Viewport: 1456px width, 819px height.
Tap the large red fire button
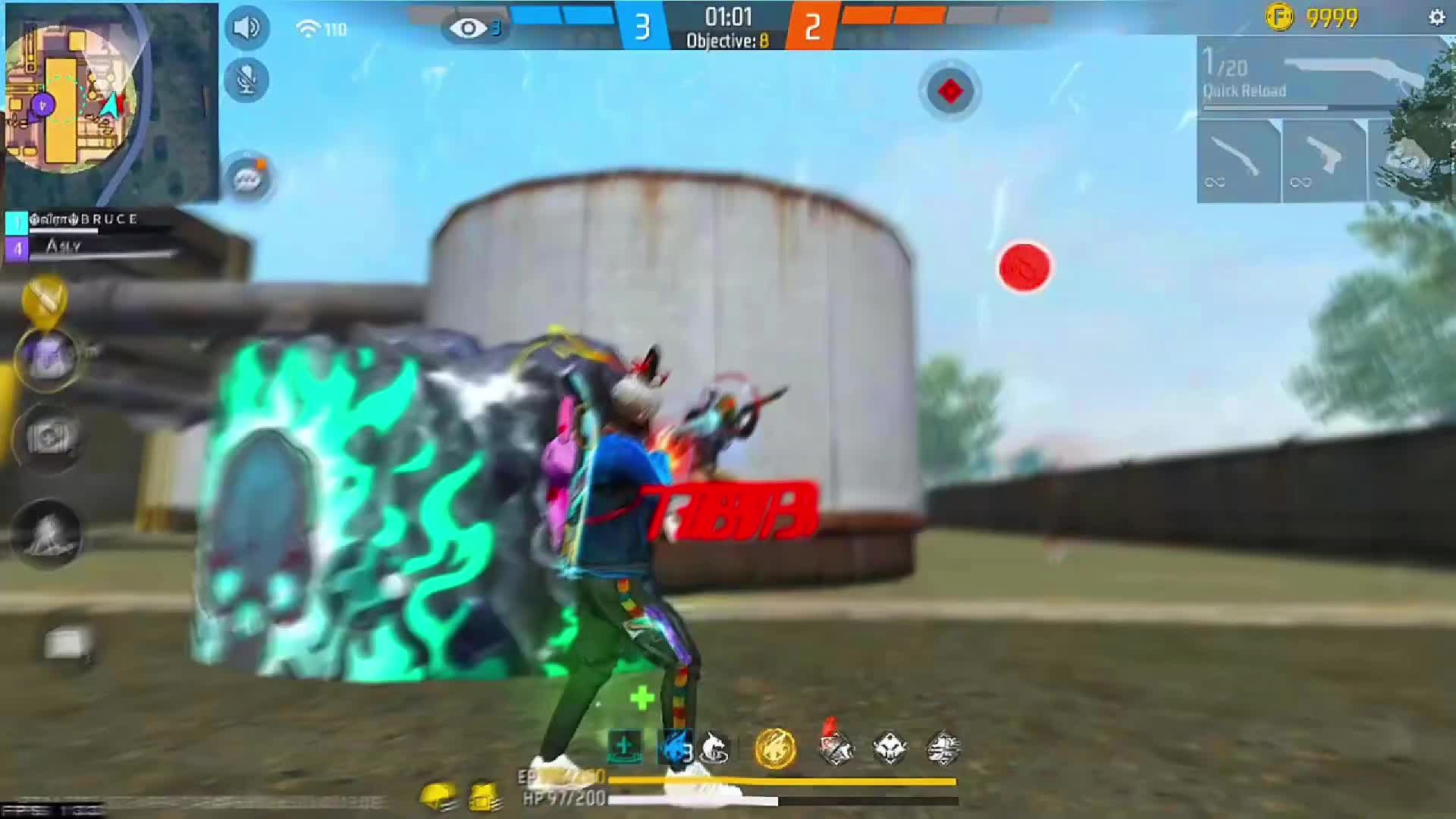pos(1025,267)
